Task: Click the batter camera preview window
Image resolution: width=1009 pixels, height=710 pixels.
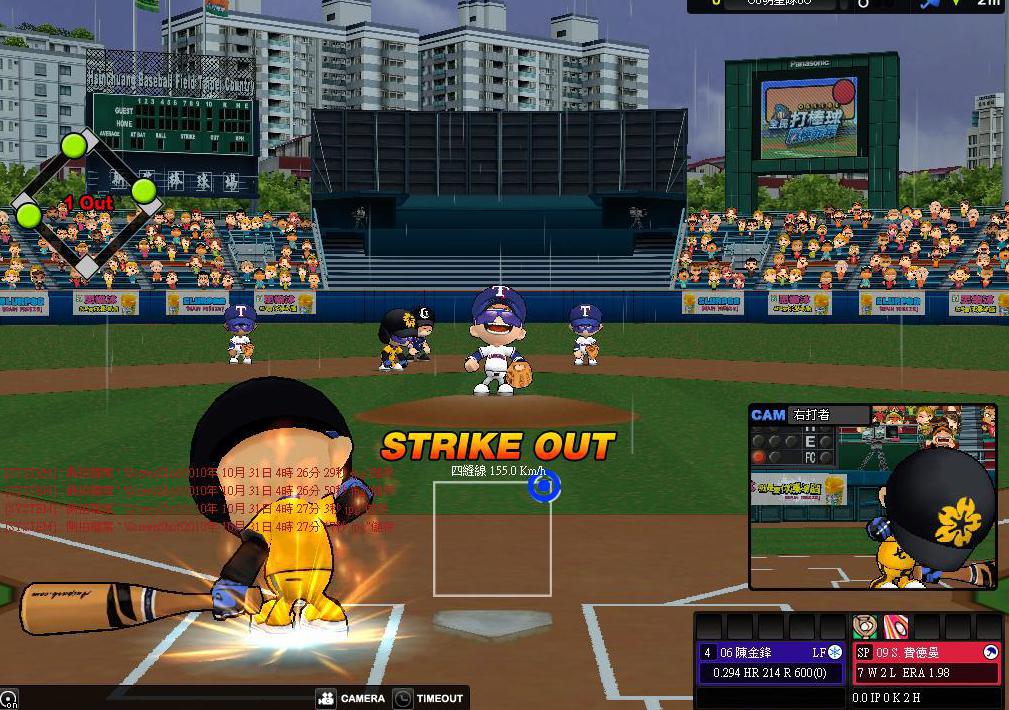Action: [x=872, y=497]
